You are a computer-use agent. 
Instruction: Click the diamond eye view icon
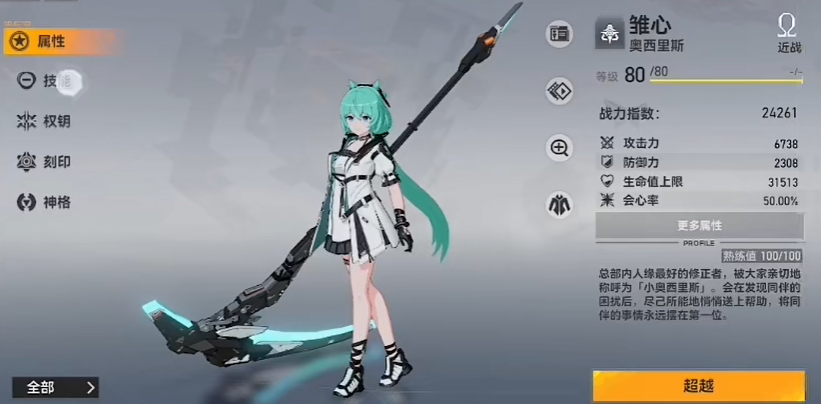(x=559, y=91)
